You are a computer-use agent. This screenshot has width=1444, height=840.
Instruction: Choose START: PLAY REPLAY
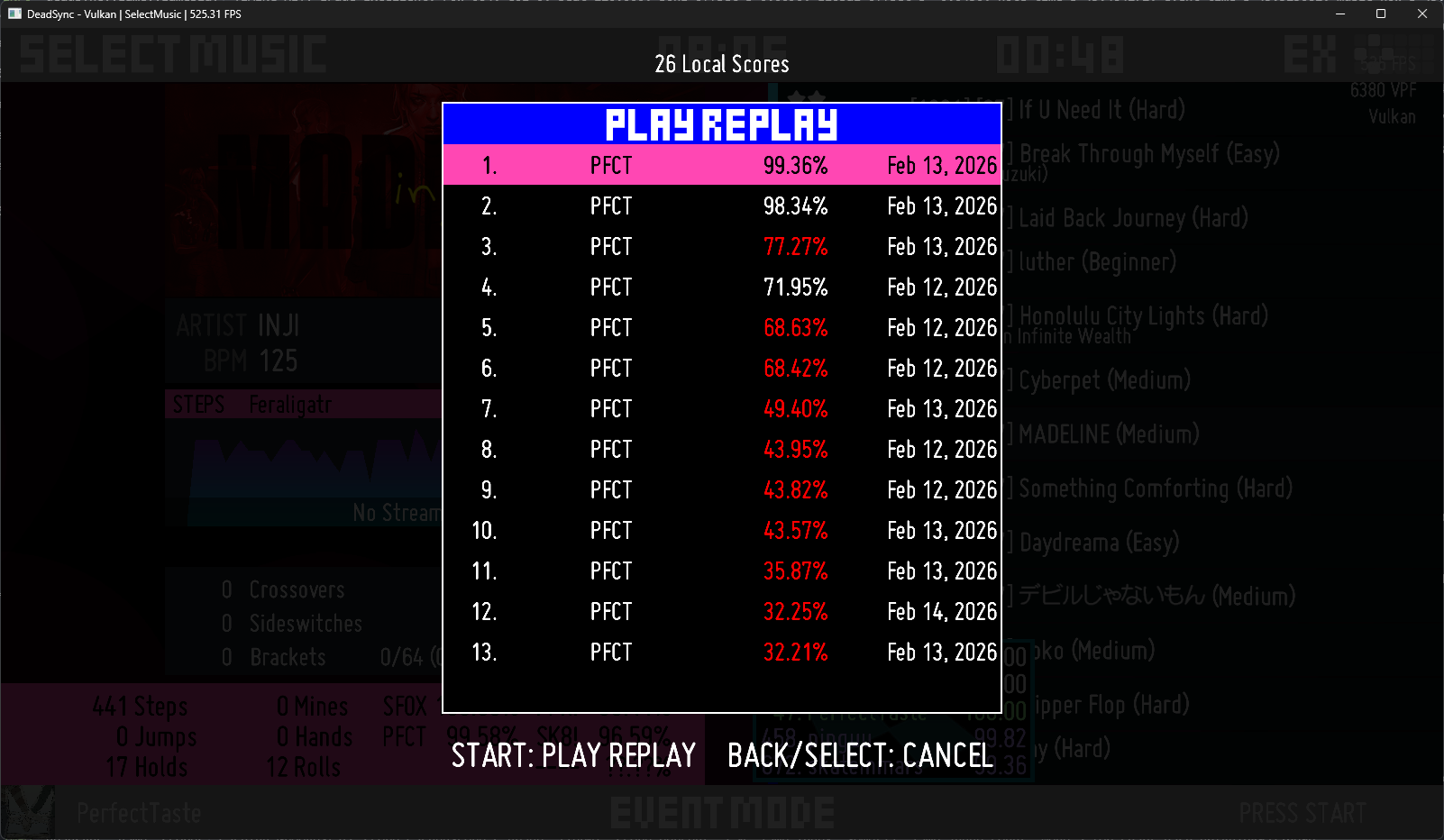[x=572, y=756]
